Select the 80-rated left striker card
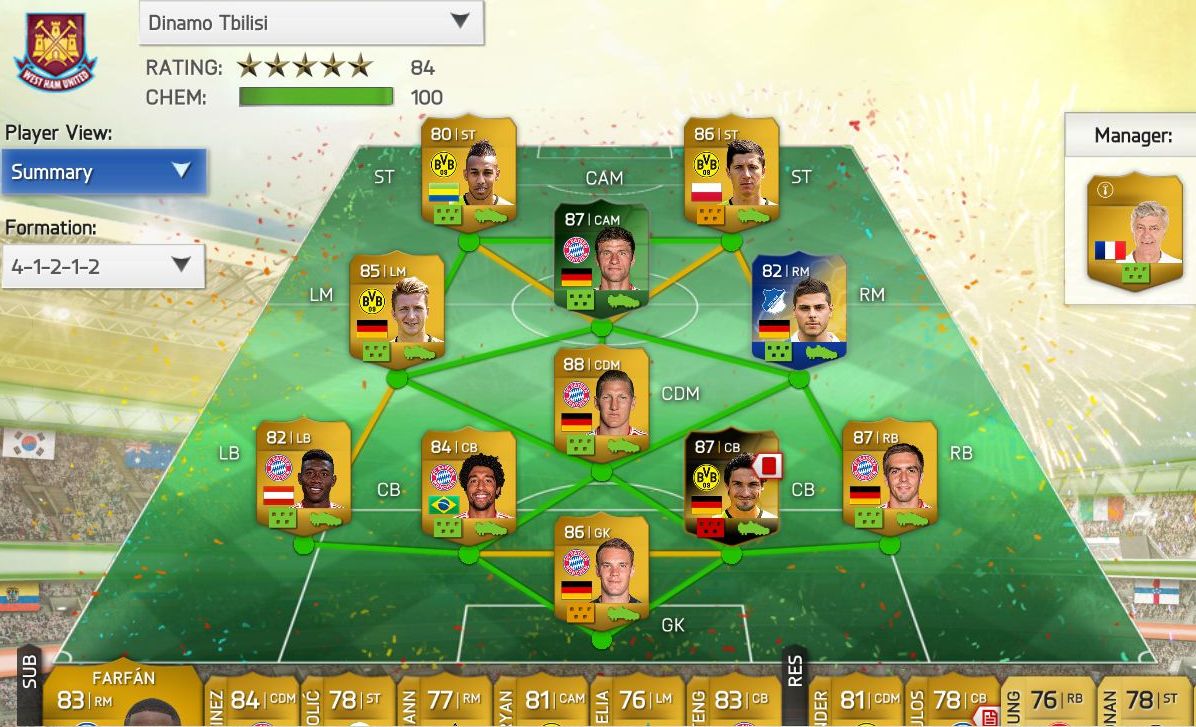This screenshot has width=1196, height=727. (469, 175)
